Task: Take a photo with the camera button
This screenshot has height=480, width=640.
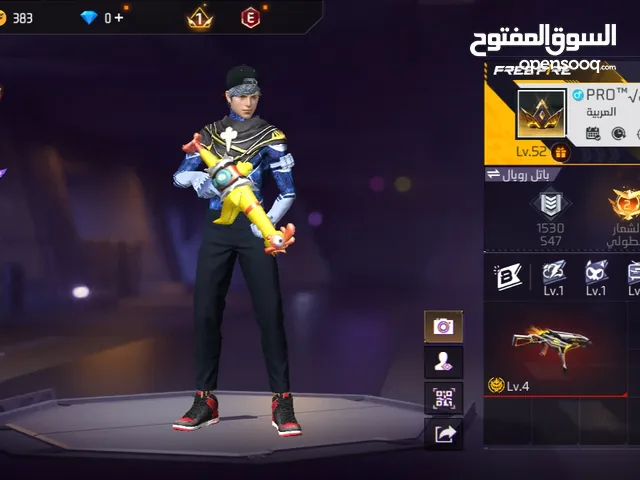Action: click(443, 326)
